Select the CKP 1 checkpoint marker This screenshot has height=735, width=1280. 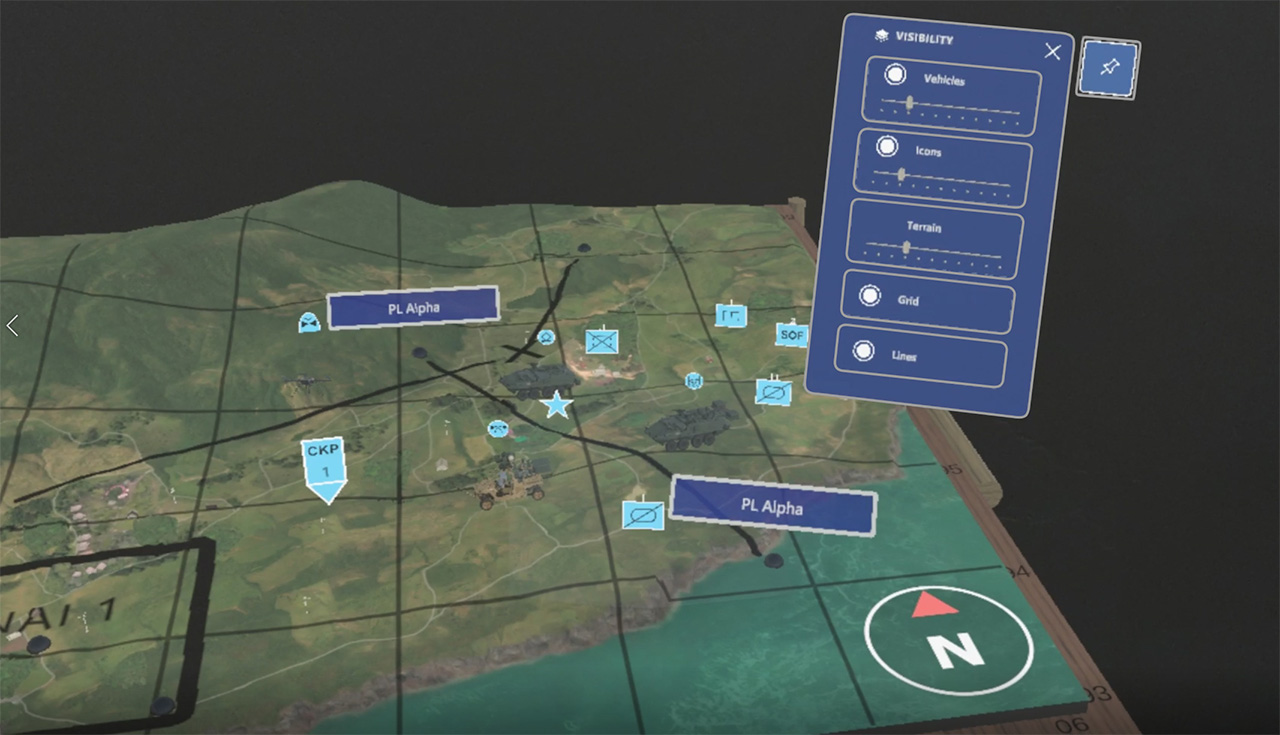(x=322, y=463)
